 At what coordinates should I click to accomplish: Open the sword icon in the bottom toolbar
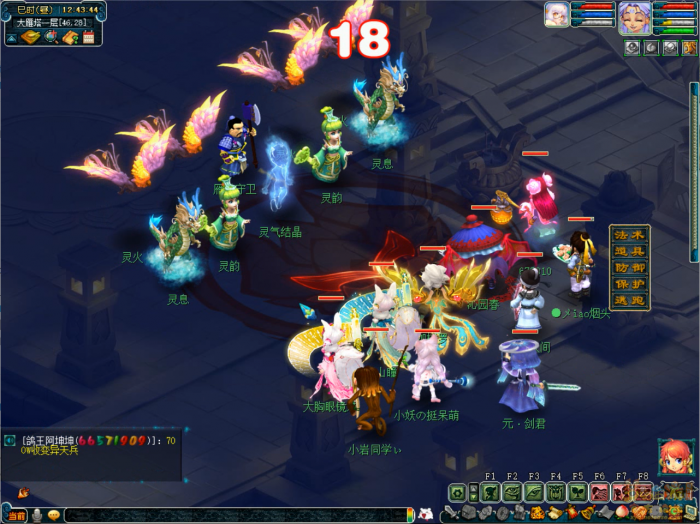[x=452, y=514]
